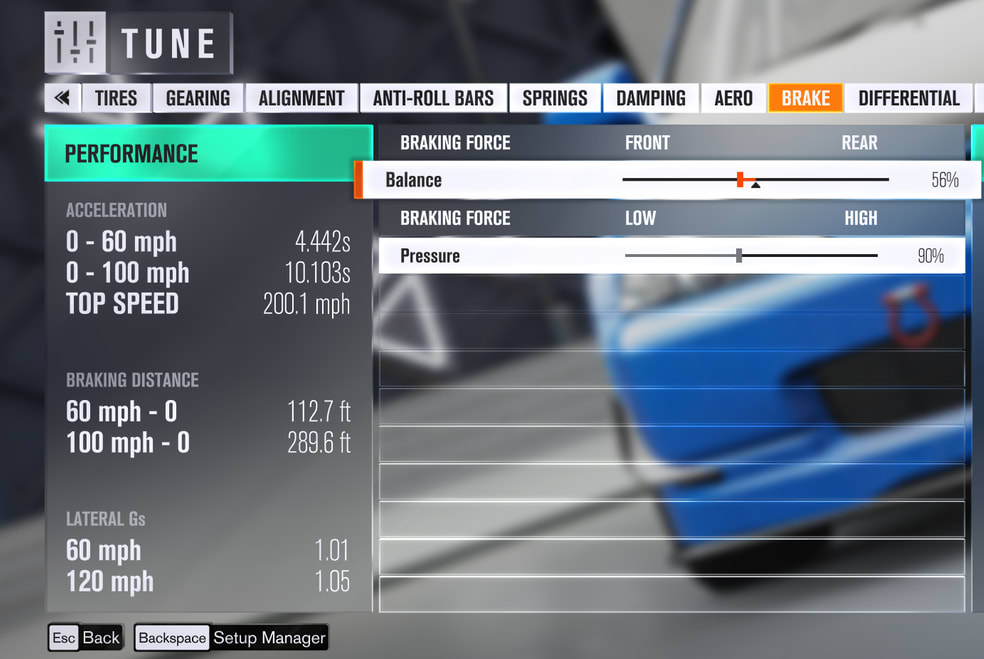The width and height of the screenshot is (984, 659).
Task: Switch to the Aero tab
Action: click(733, 98)
